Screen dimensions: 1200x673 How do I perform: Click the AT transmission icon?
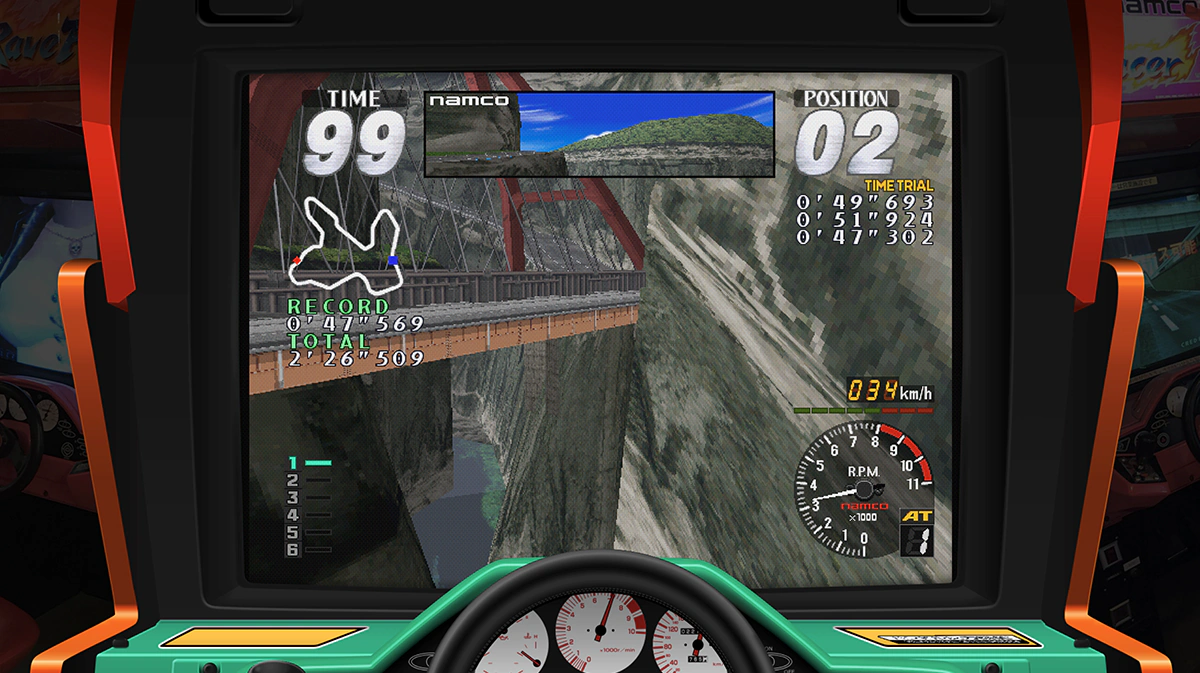pyautogui.click(x=915, y=516)
